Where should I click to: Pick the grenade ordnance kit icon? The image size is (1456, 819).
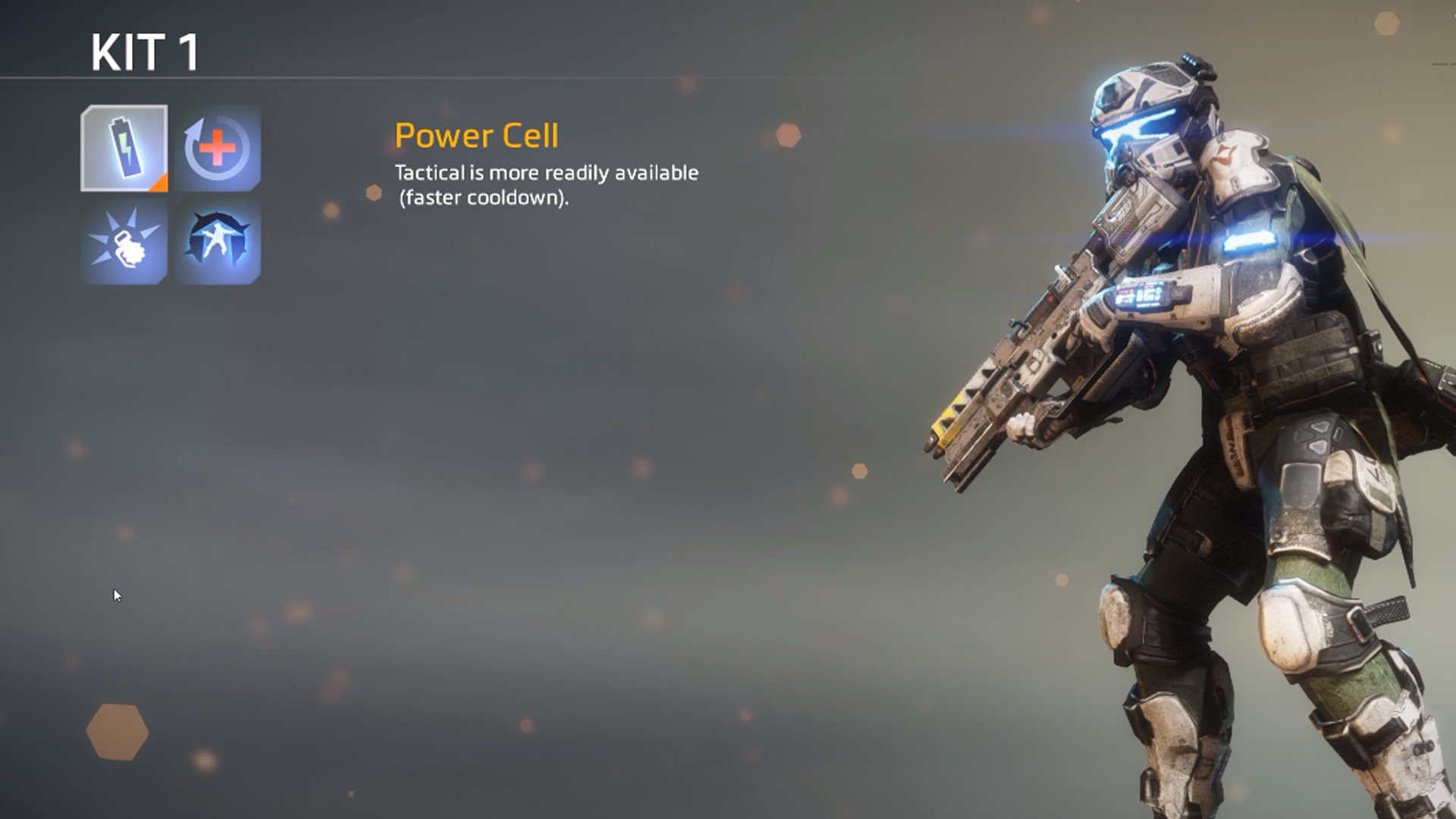(124, 242)
